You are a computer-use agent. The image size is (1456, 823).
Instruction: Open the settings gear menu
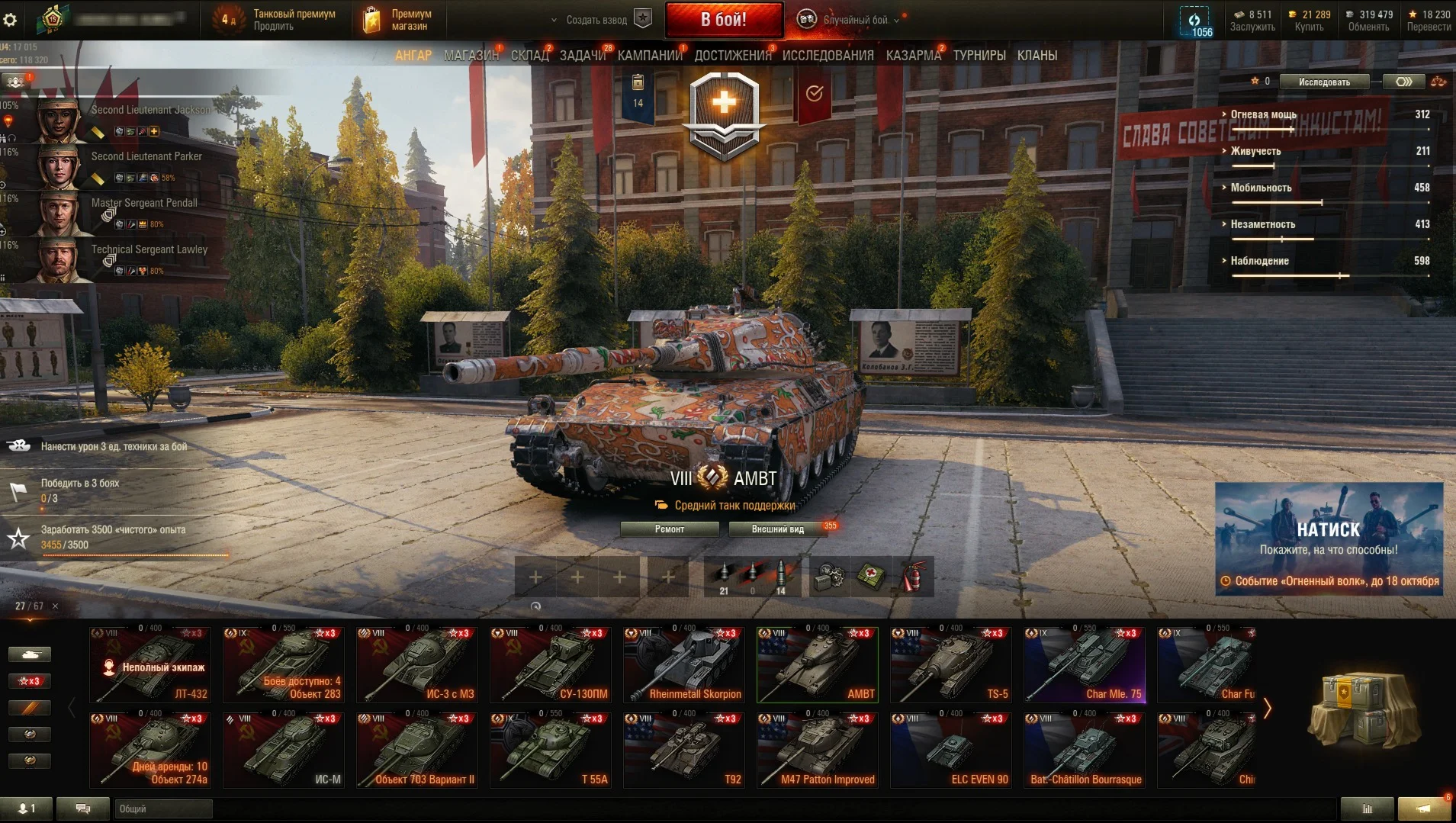click(10, 20)
